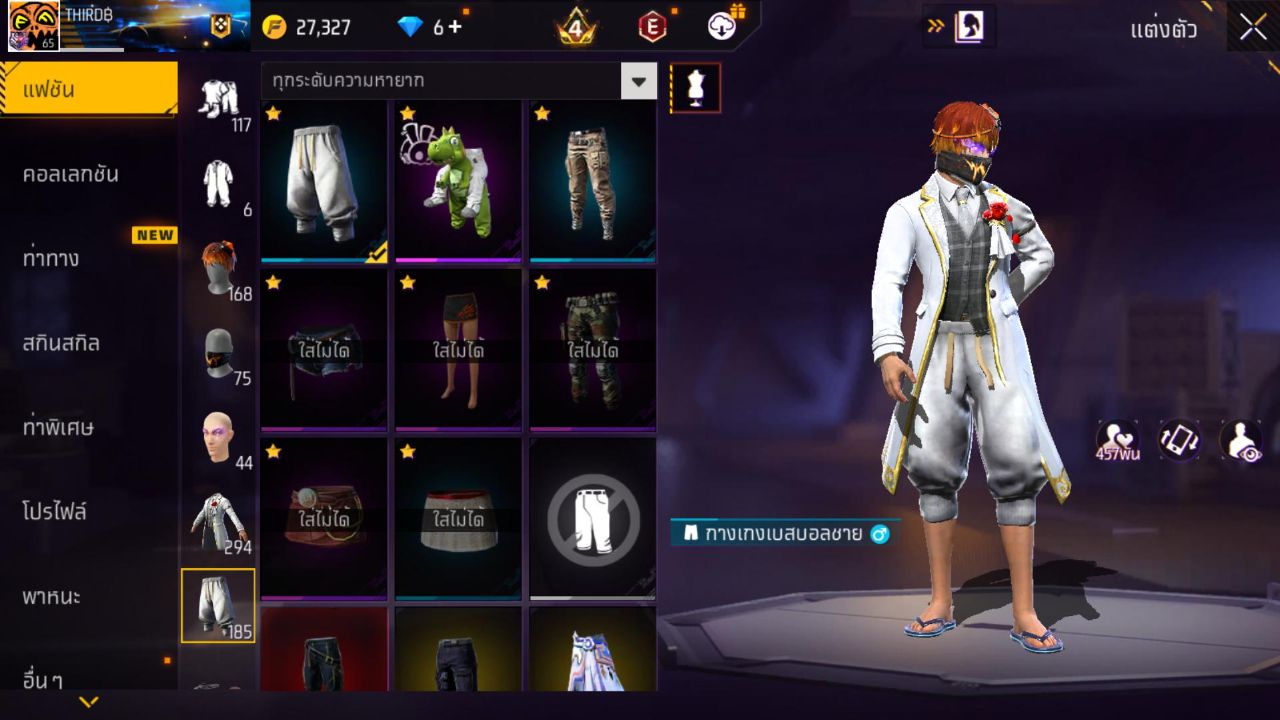This screenshot has width=1280, height=720.
Task: Close the wardrobe screen with X
Action: click(x=1253, y=27)
